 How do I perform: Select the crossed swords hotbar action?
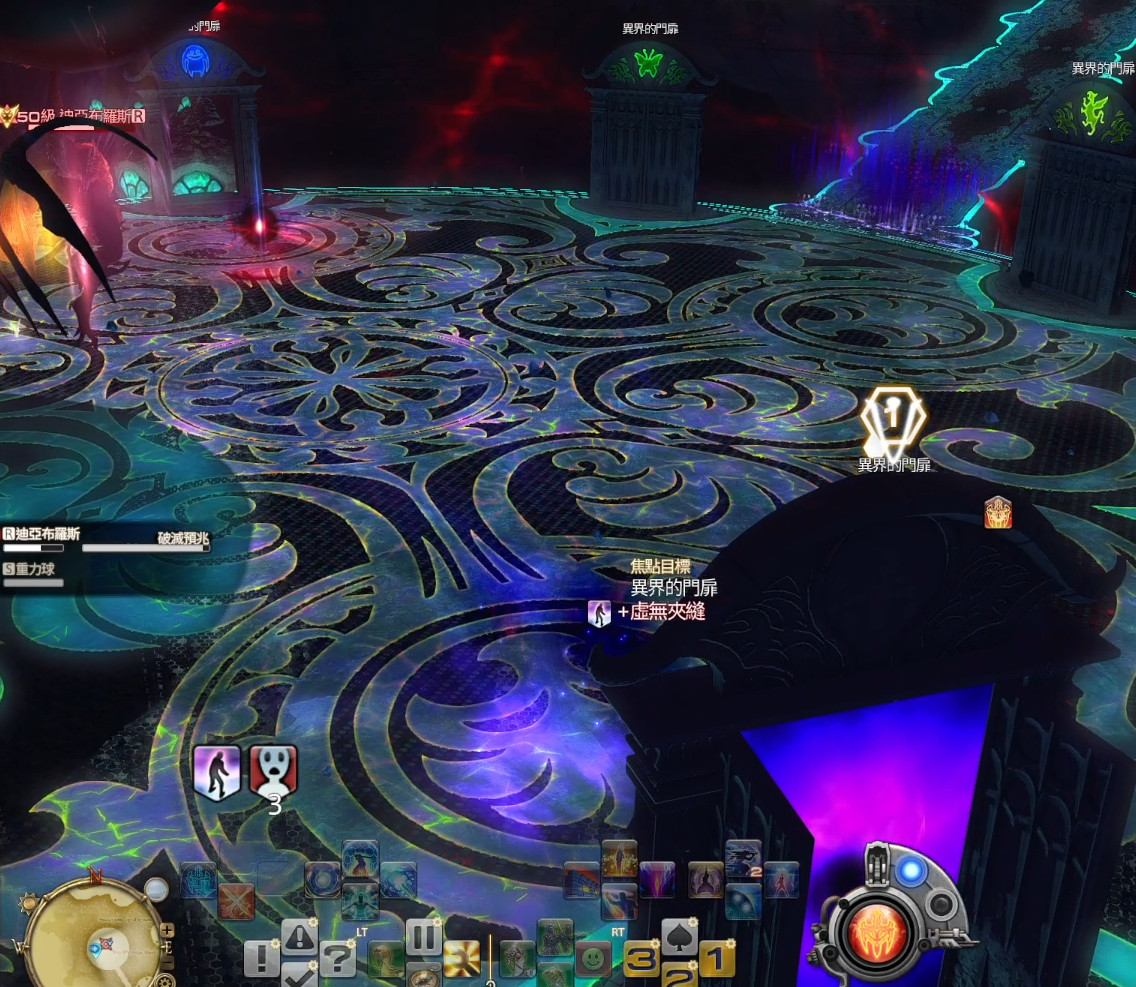pyautogui.click(x=237, y=901)
